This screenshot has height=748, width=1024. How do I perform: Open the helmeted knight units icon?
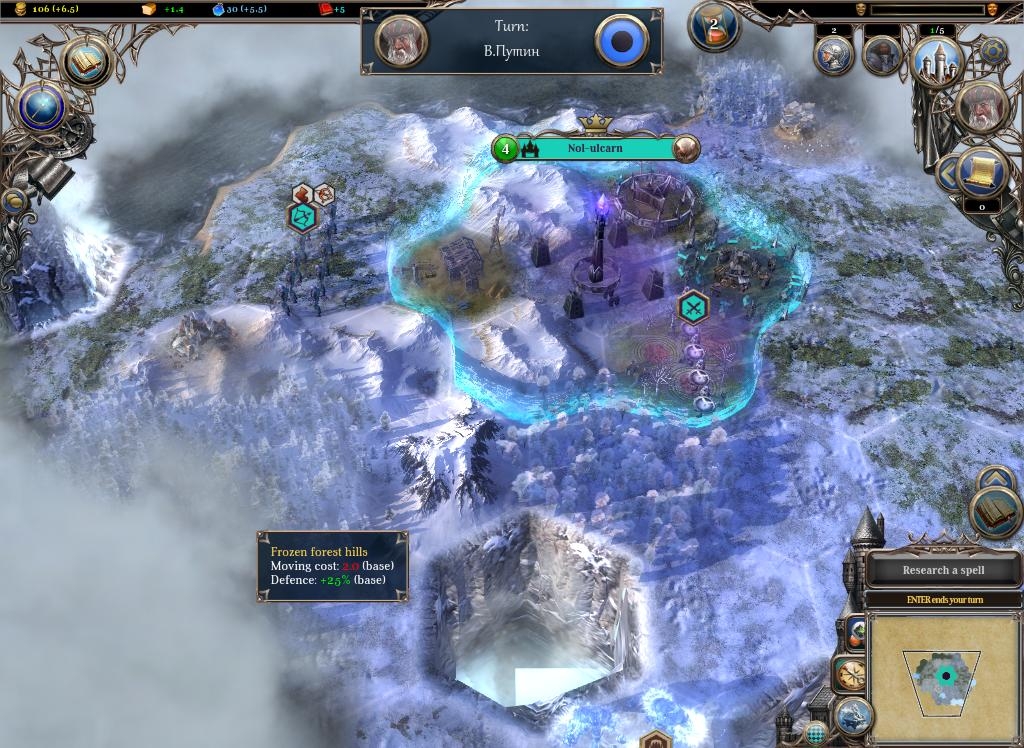(833, 55)
